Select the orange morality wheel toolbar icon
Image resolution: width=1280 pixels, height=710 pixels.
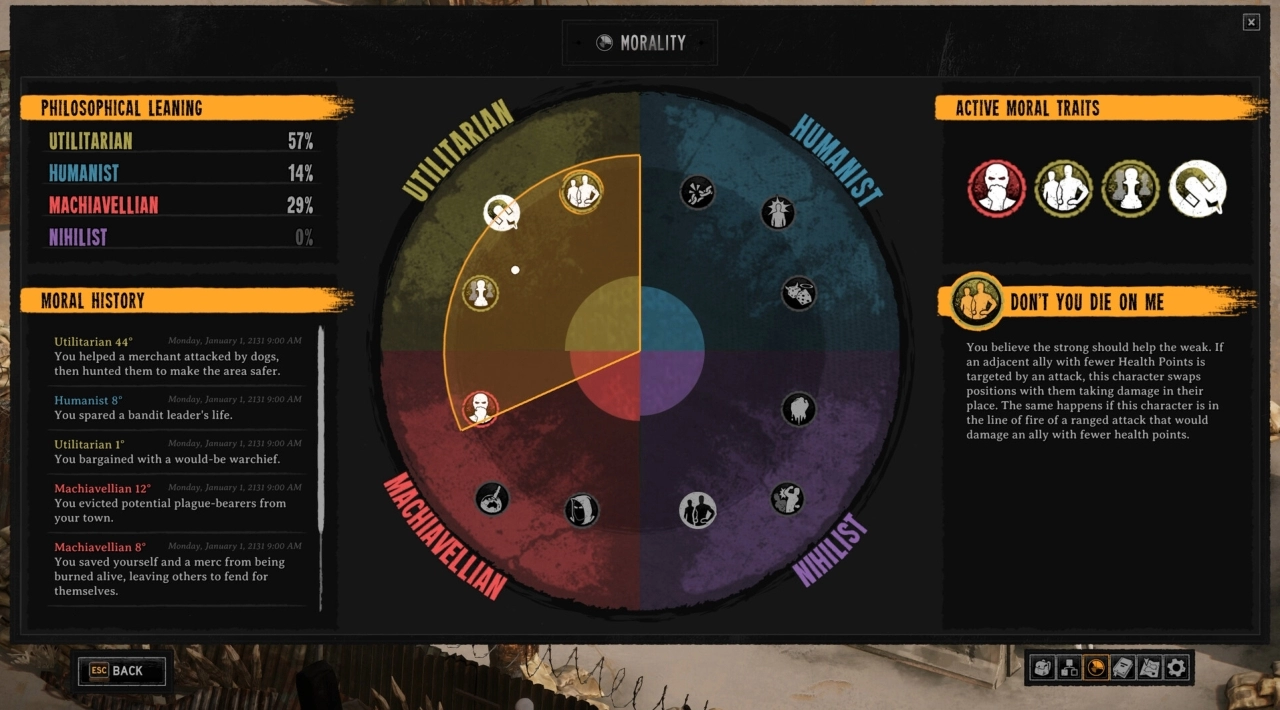tap(1096, 668)
